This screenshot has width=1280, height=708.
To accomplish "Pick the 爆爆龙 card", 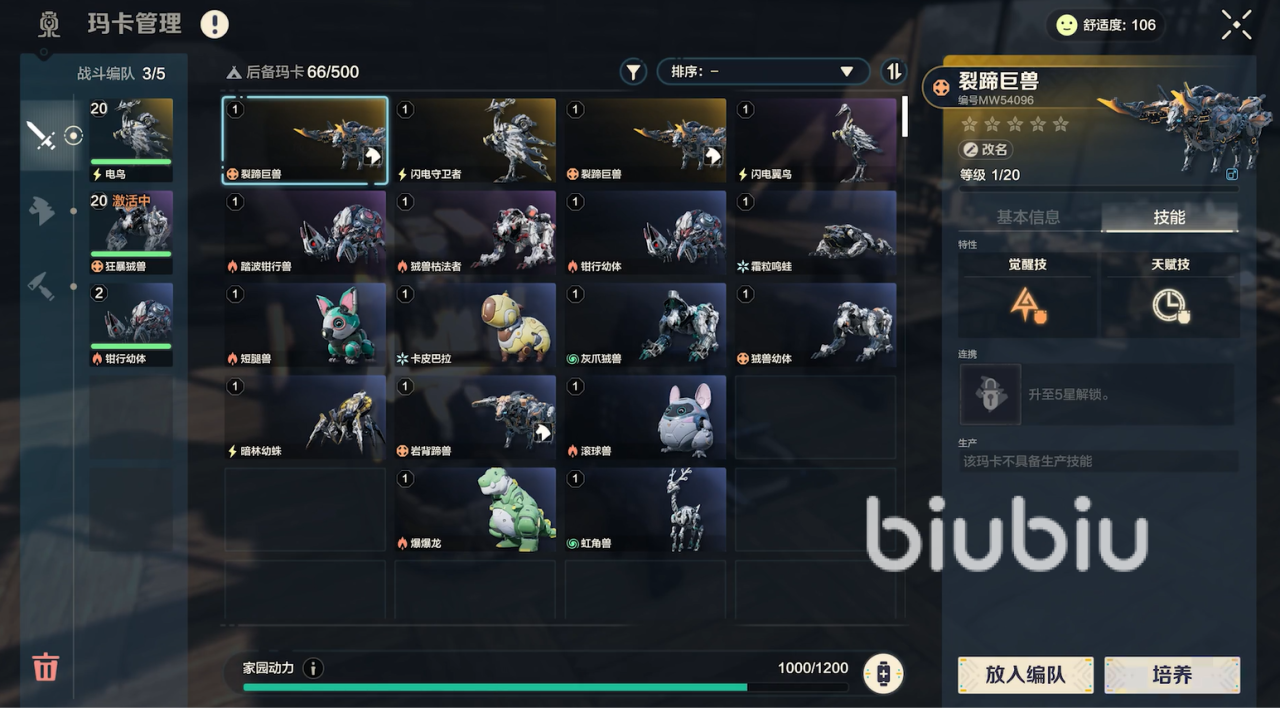I will pyautogui.click(x=475, y=510).
